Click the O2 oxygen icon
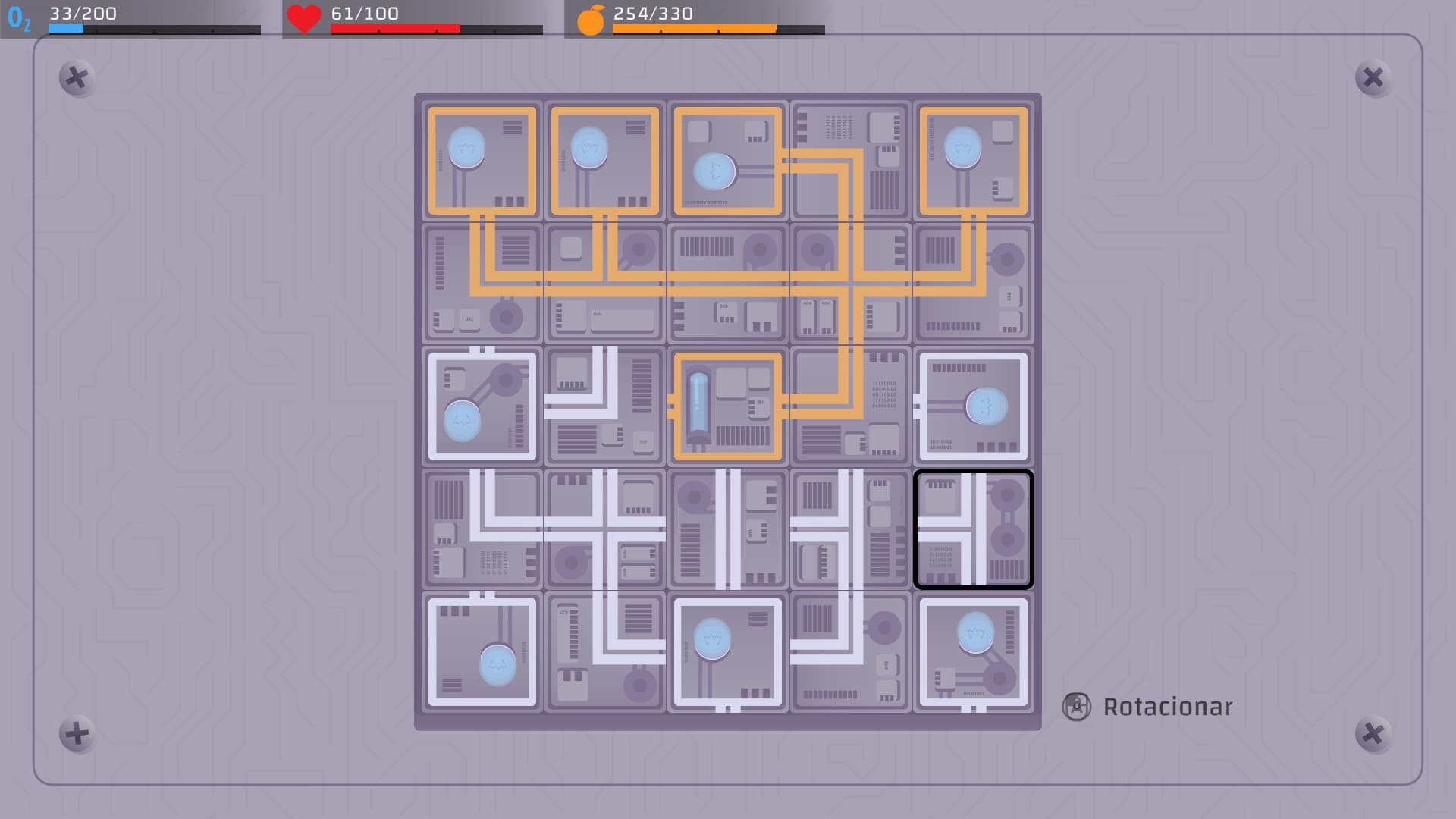This screenshot has height=819, width=1456. pos(19,17)
